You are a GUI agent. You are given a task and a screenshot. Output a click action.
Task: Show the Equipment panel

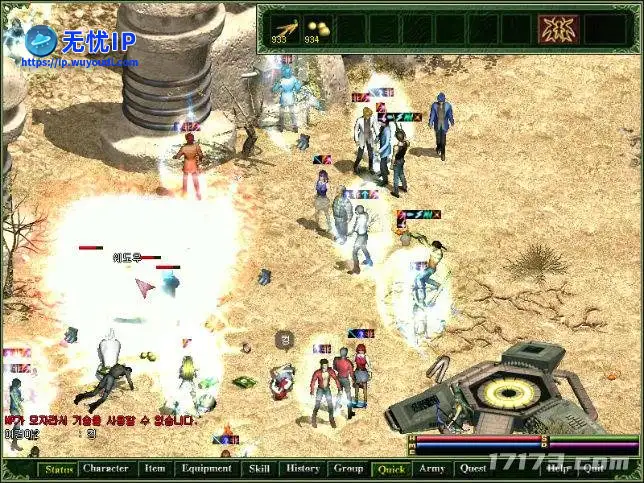pos(207,468)
